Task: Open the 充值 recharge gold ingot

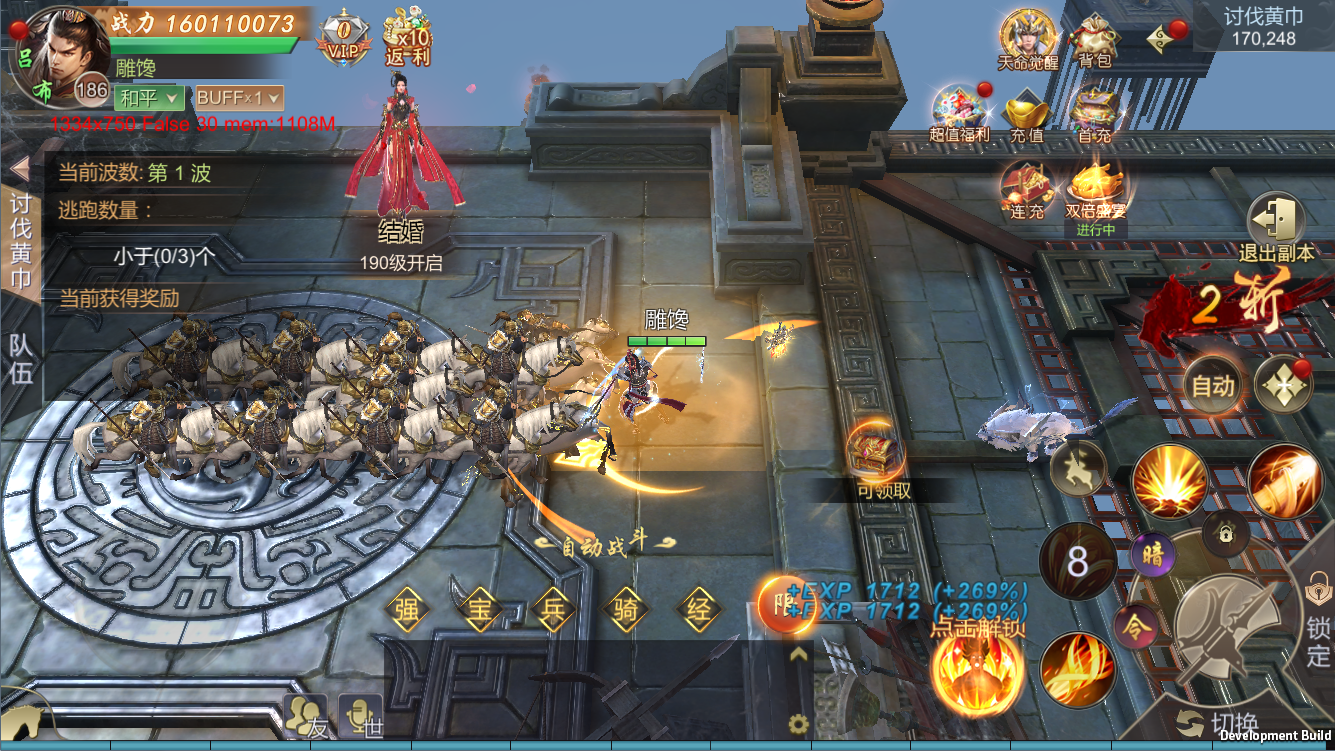Action: pos(1026,114)
